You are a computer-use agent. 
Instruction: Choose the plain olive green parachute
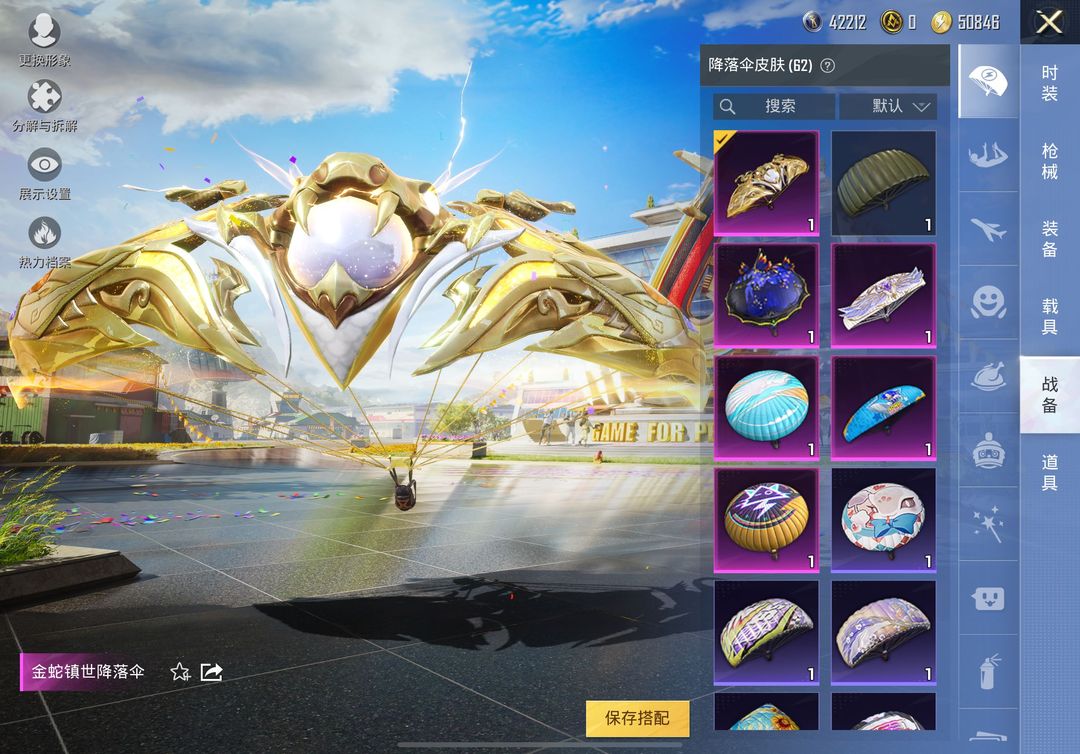click(x=883, y=183)
